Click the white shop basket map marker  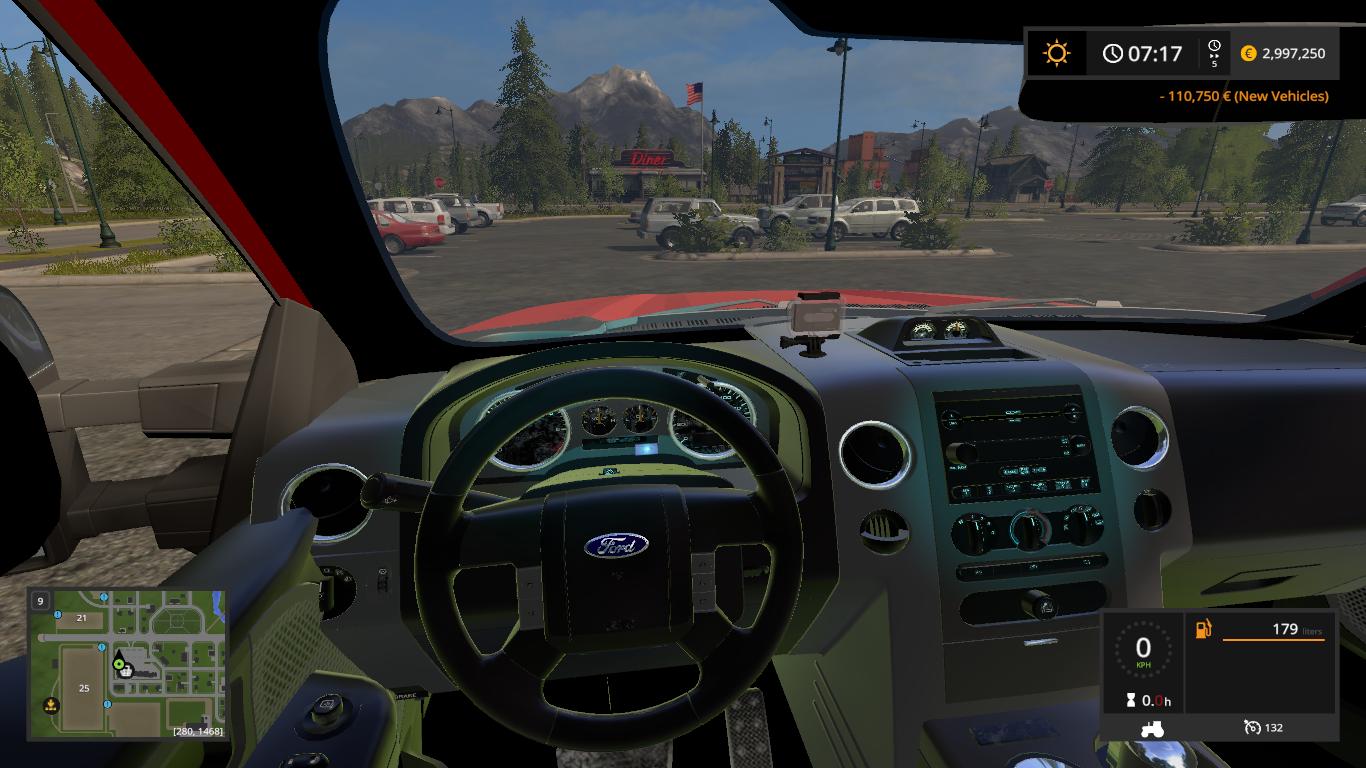(128, 672)
